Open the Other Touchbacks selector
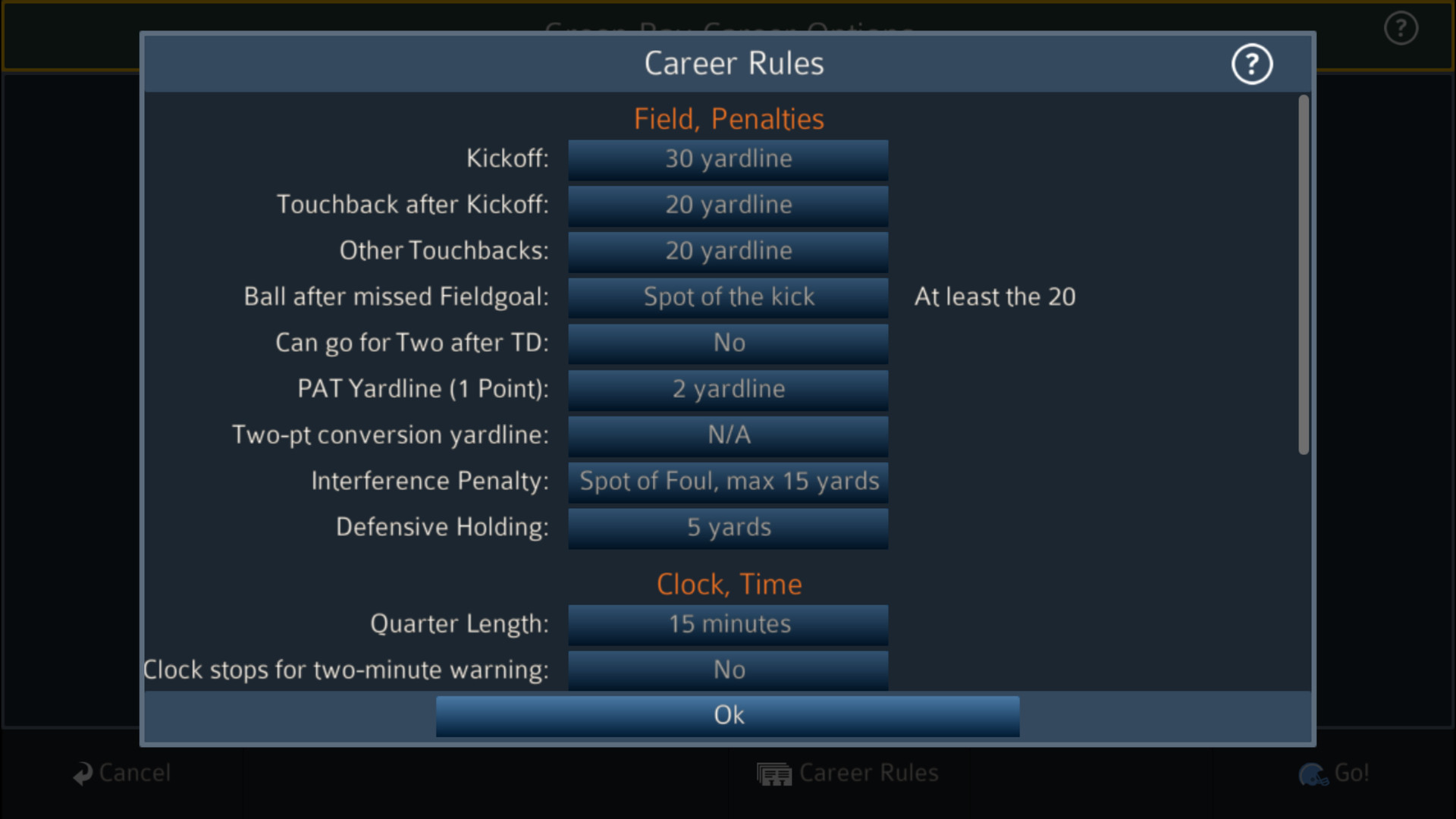Viewport: 1456px width, 819px height. 727,251
